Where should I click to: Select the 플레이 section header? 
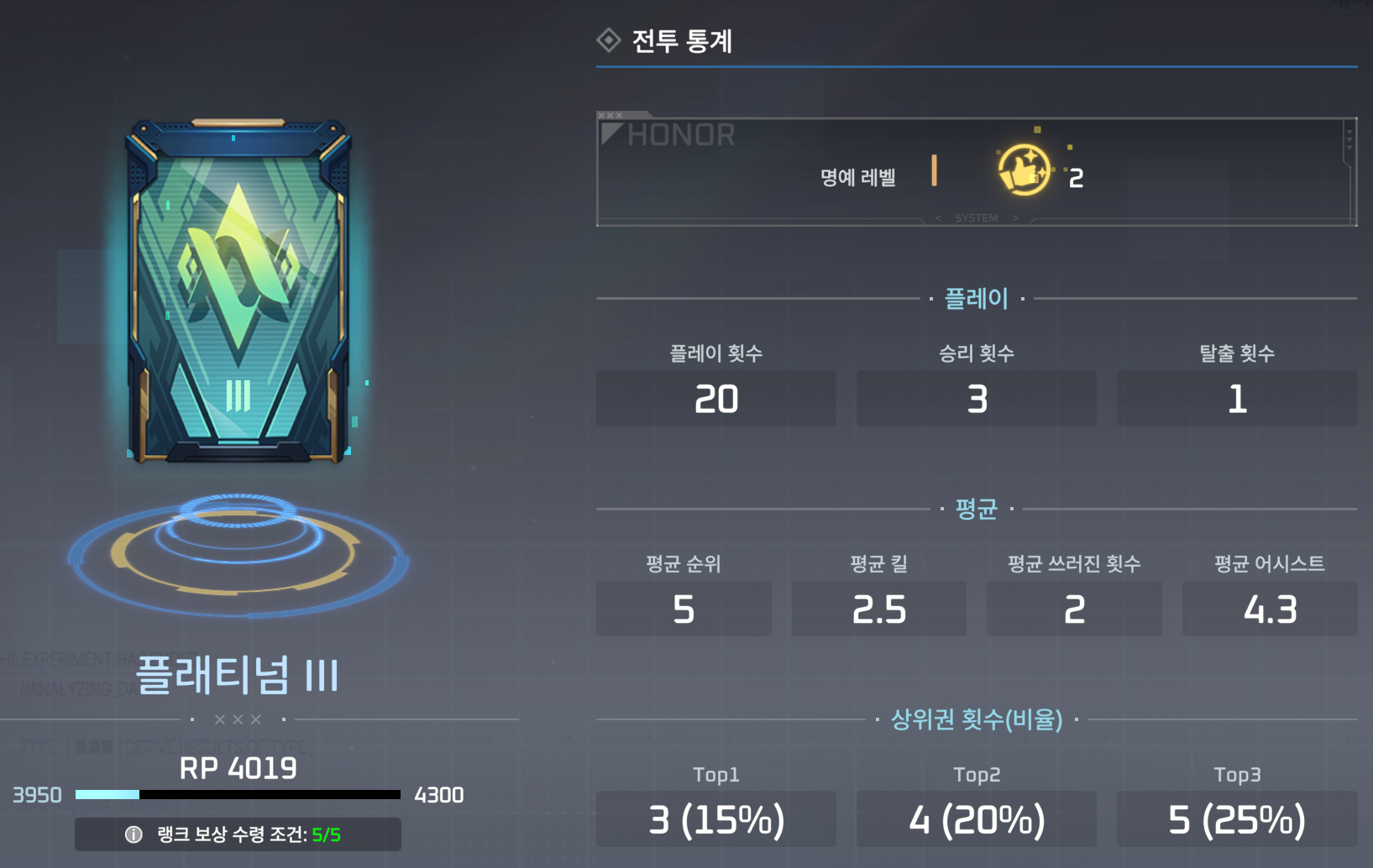(976, 298)
